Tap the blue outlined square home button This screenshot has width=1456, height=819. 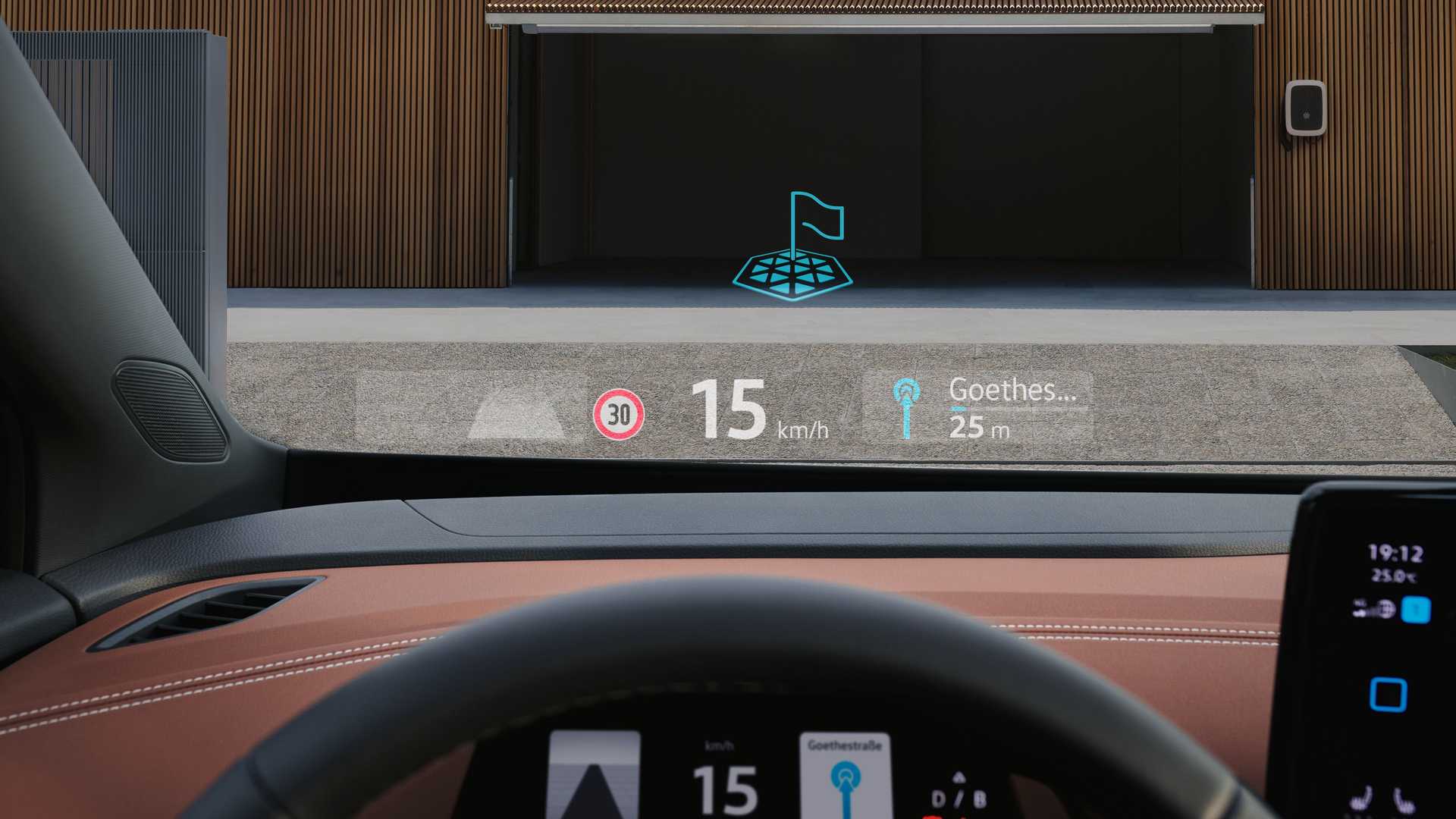coord(1389,695)
